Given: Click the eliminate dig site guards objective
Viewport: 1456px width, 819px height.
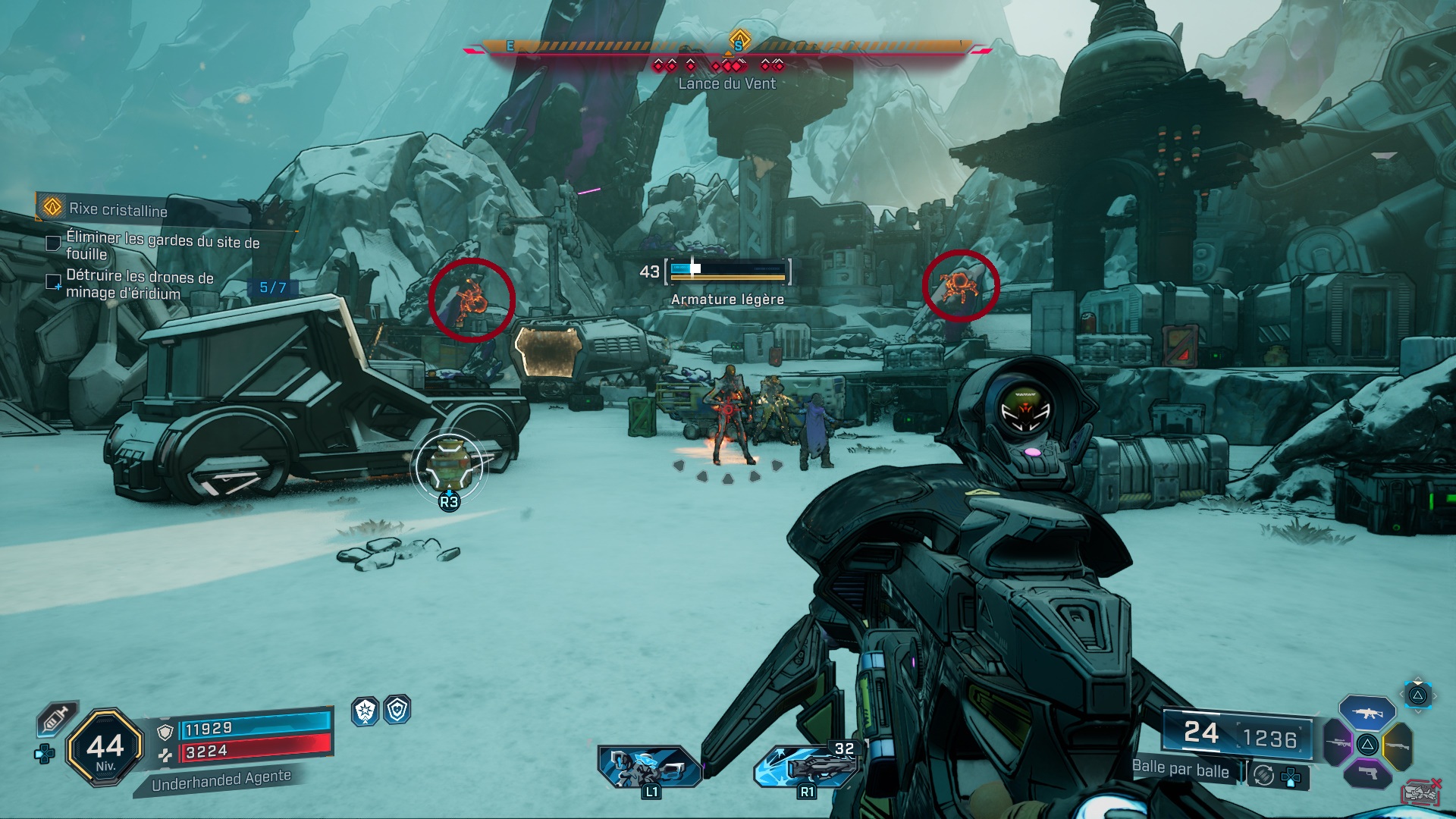Looking at the screenshot, I should click(x=162, y=246).
